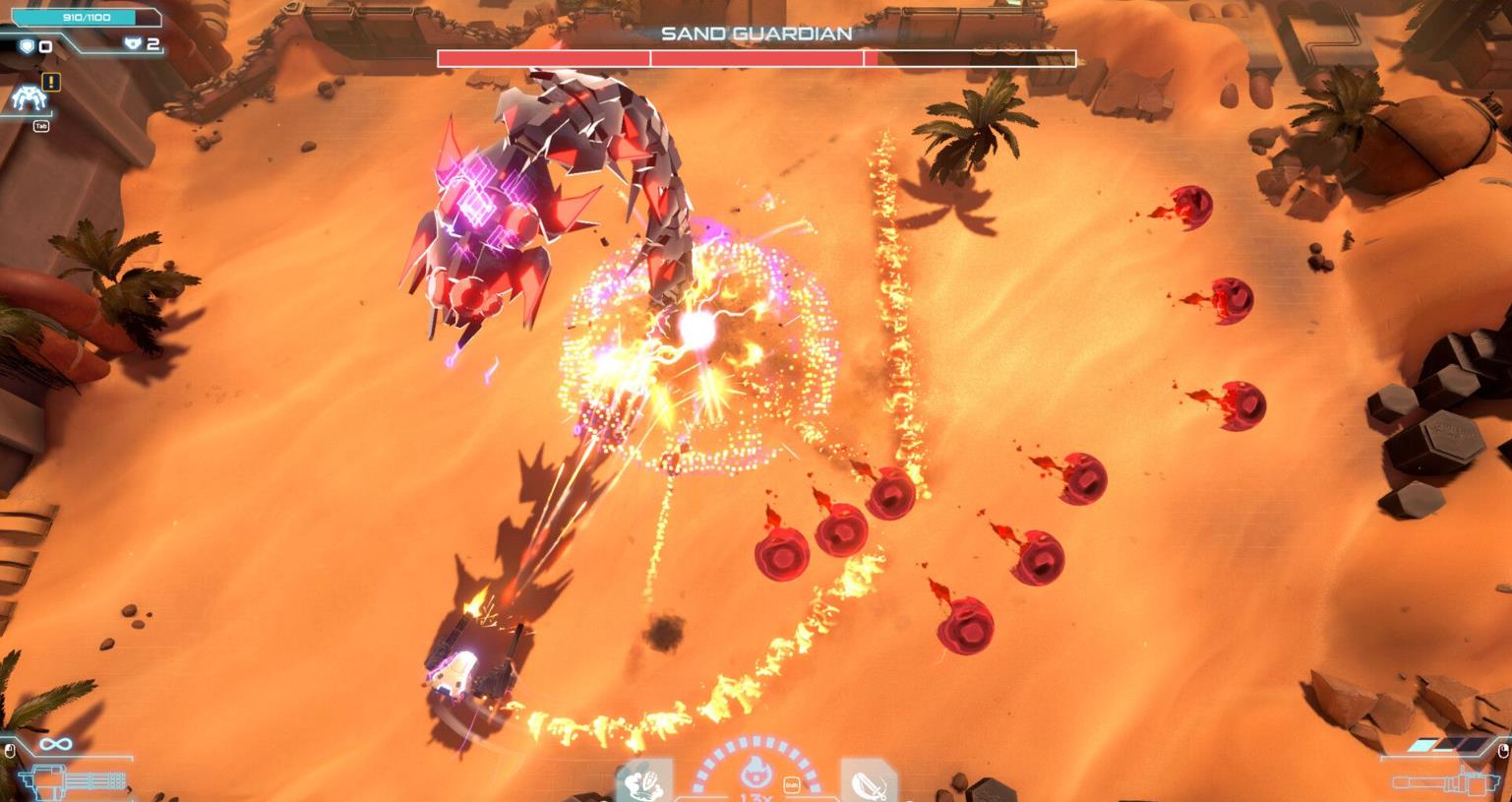The height and width of the screenshot is (802, 1512).
Task: Click the mouse button indicator bottom right
Action: point(1503,751)
